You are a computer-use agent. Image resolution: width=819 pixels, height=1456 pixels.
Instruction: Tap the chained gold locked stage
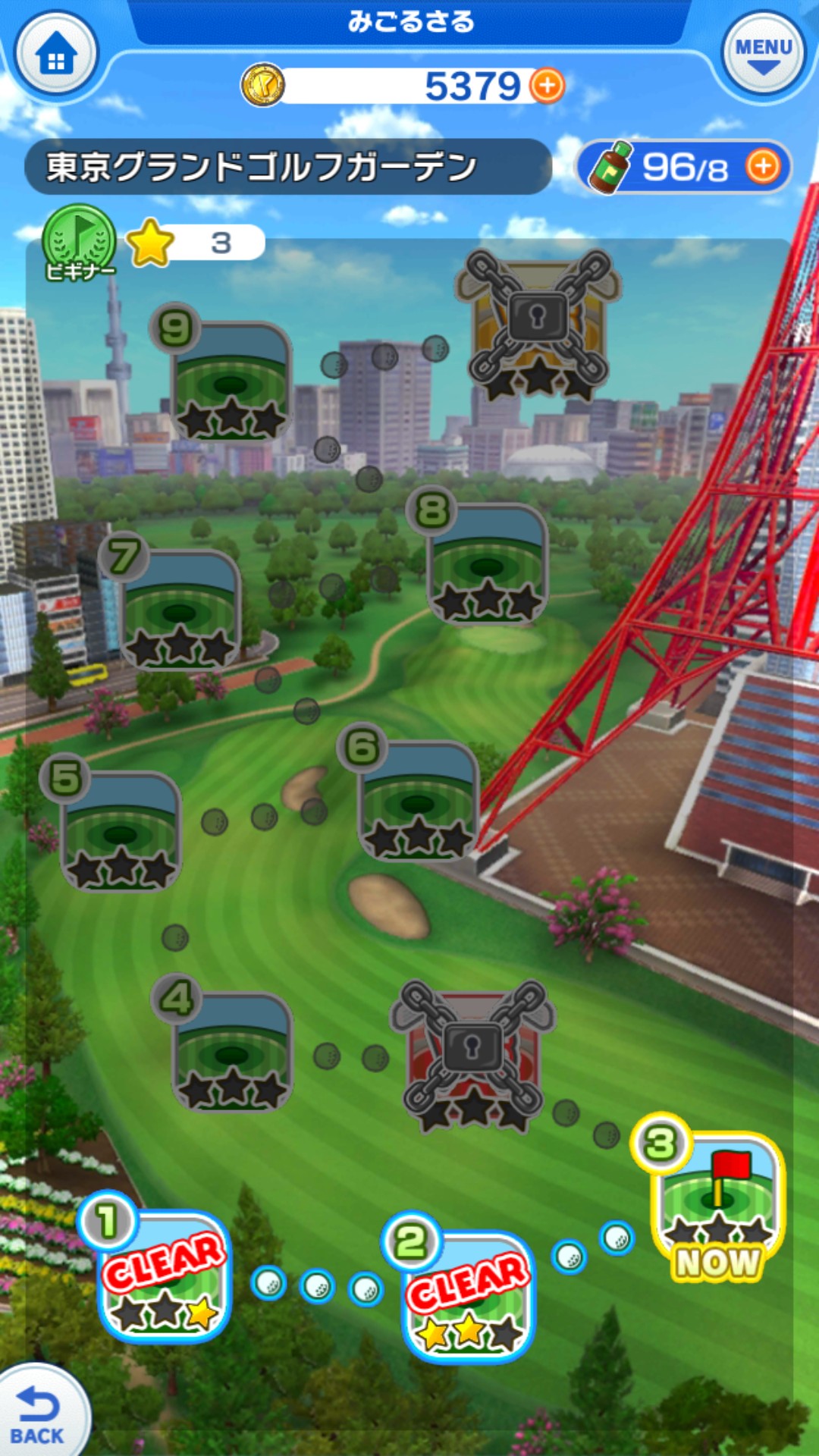click(538, 322)
